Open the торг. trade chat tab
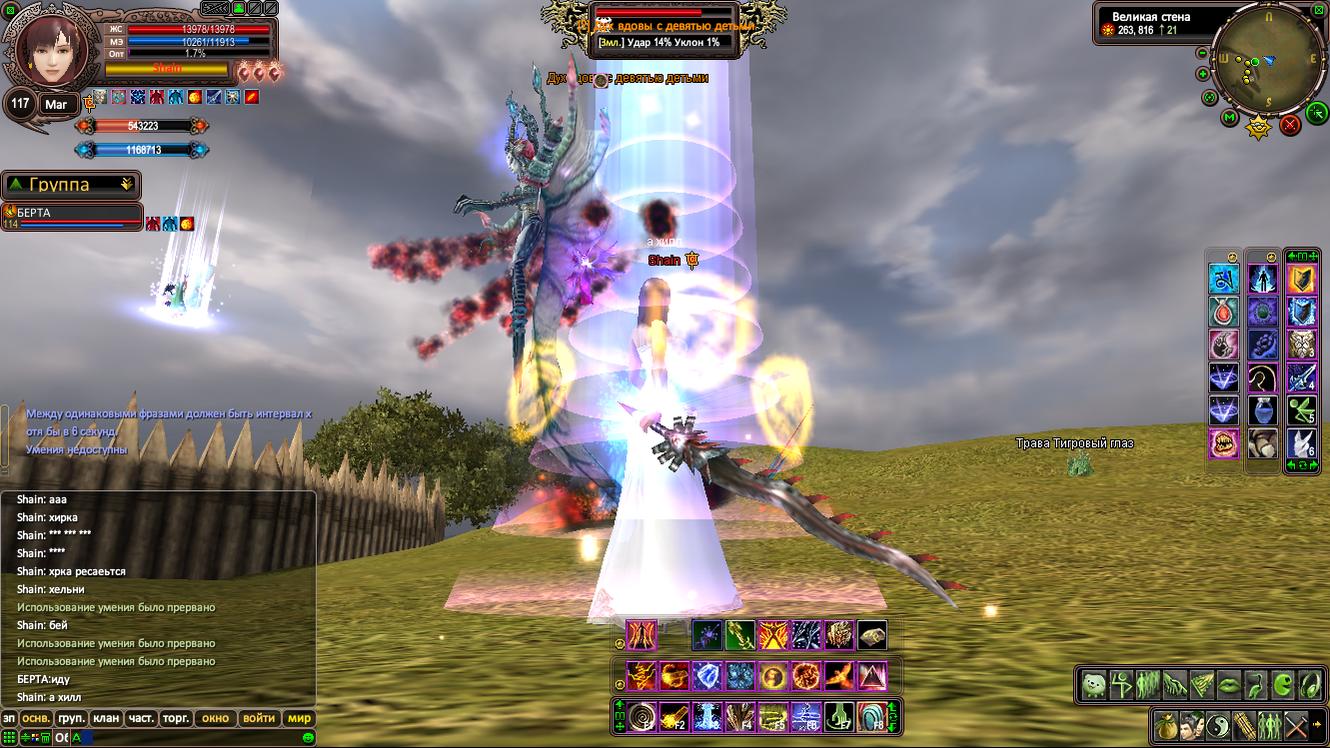Screen dimensions: 1330x748 click(x=177, y=718)
